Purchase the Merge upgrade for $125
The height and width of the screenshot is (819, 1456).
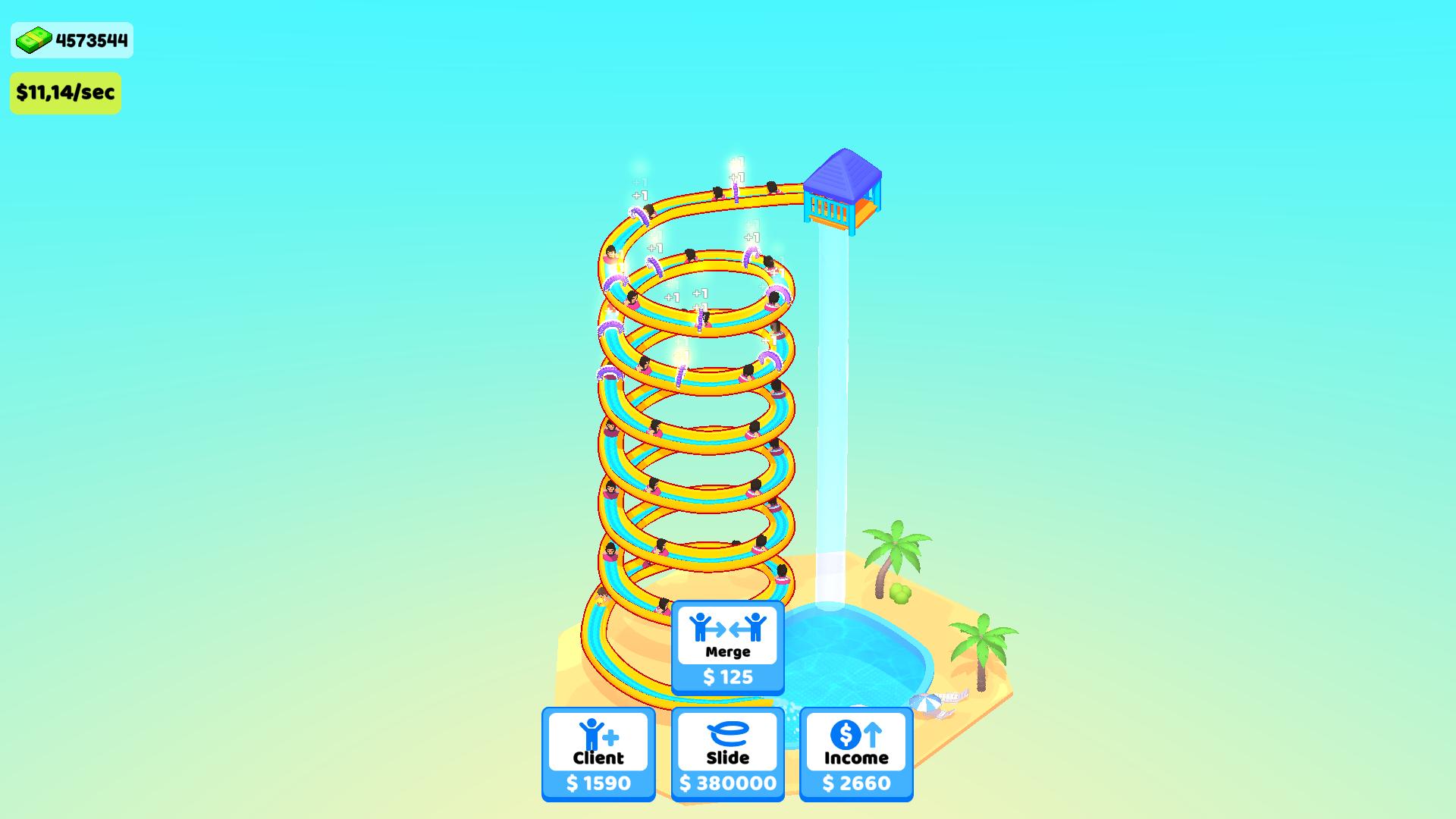pyautogui.click(x=727, y=677)
